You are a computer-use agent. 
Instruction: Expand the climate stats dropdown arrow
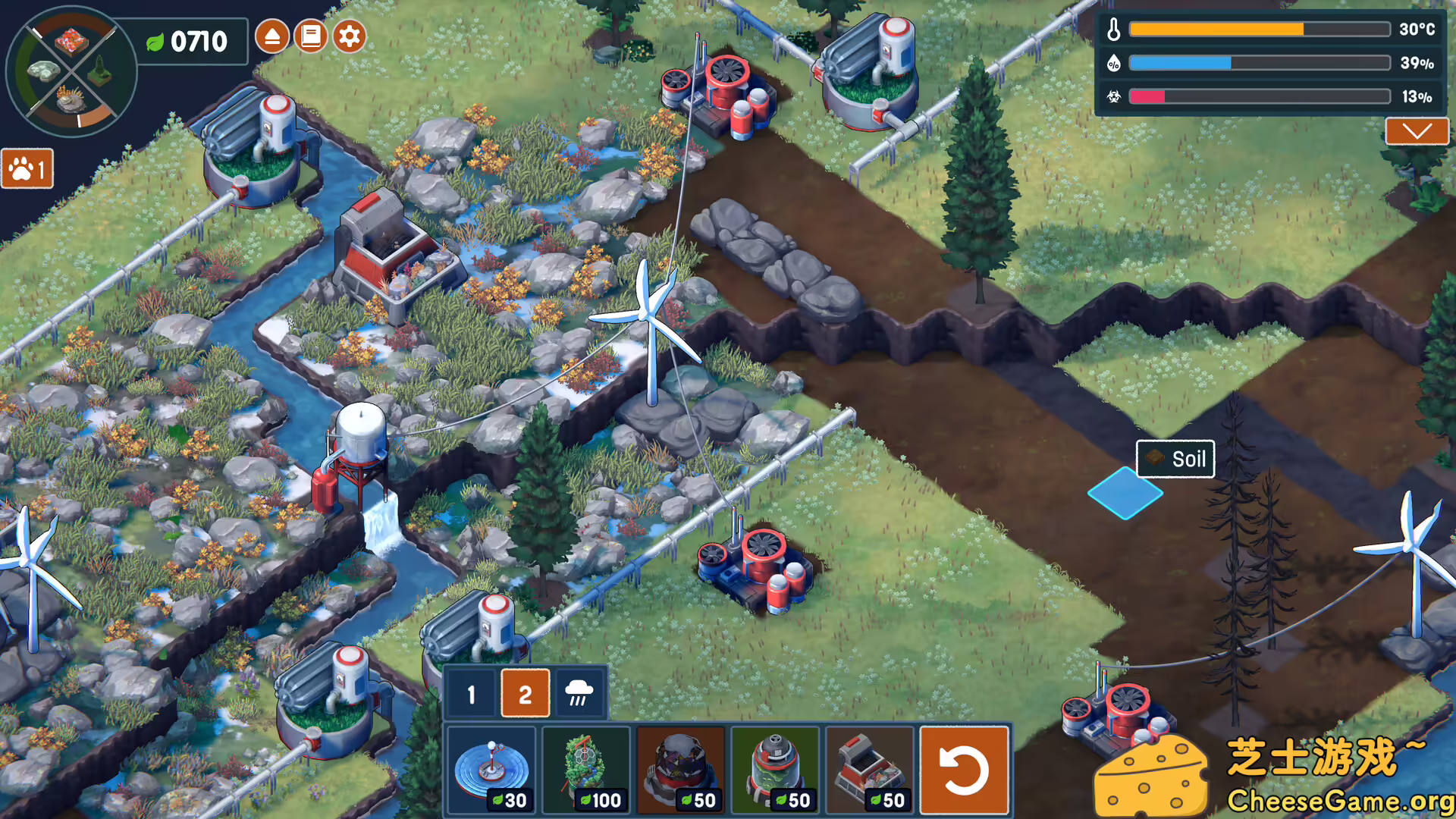[x=1416, y=131]
